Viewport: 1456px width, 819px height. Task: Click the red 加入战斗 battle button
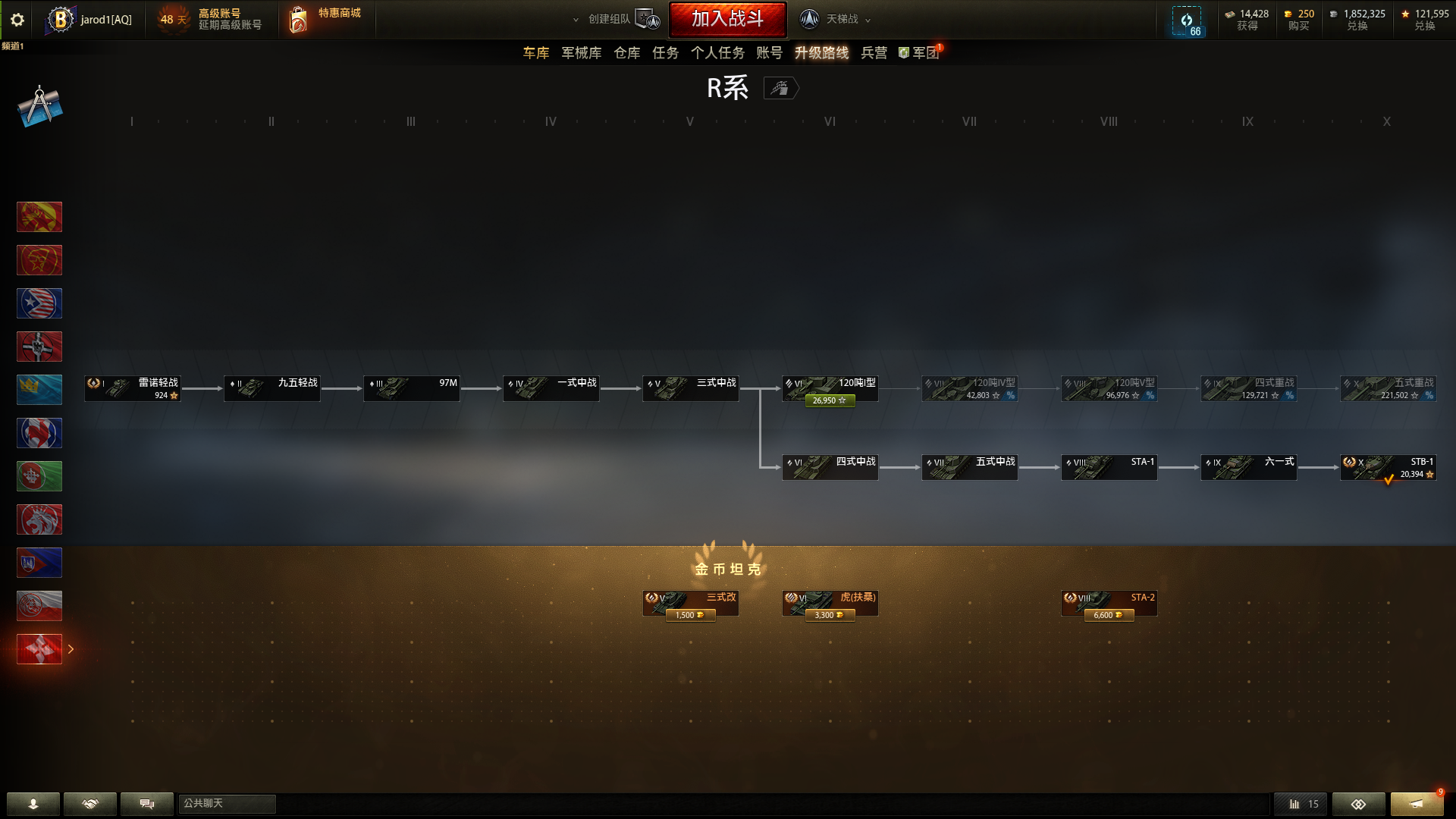727,19
